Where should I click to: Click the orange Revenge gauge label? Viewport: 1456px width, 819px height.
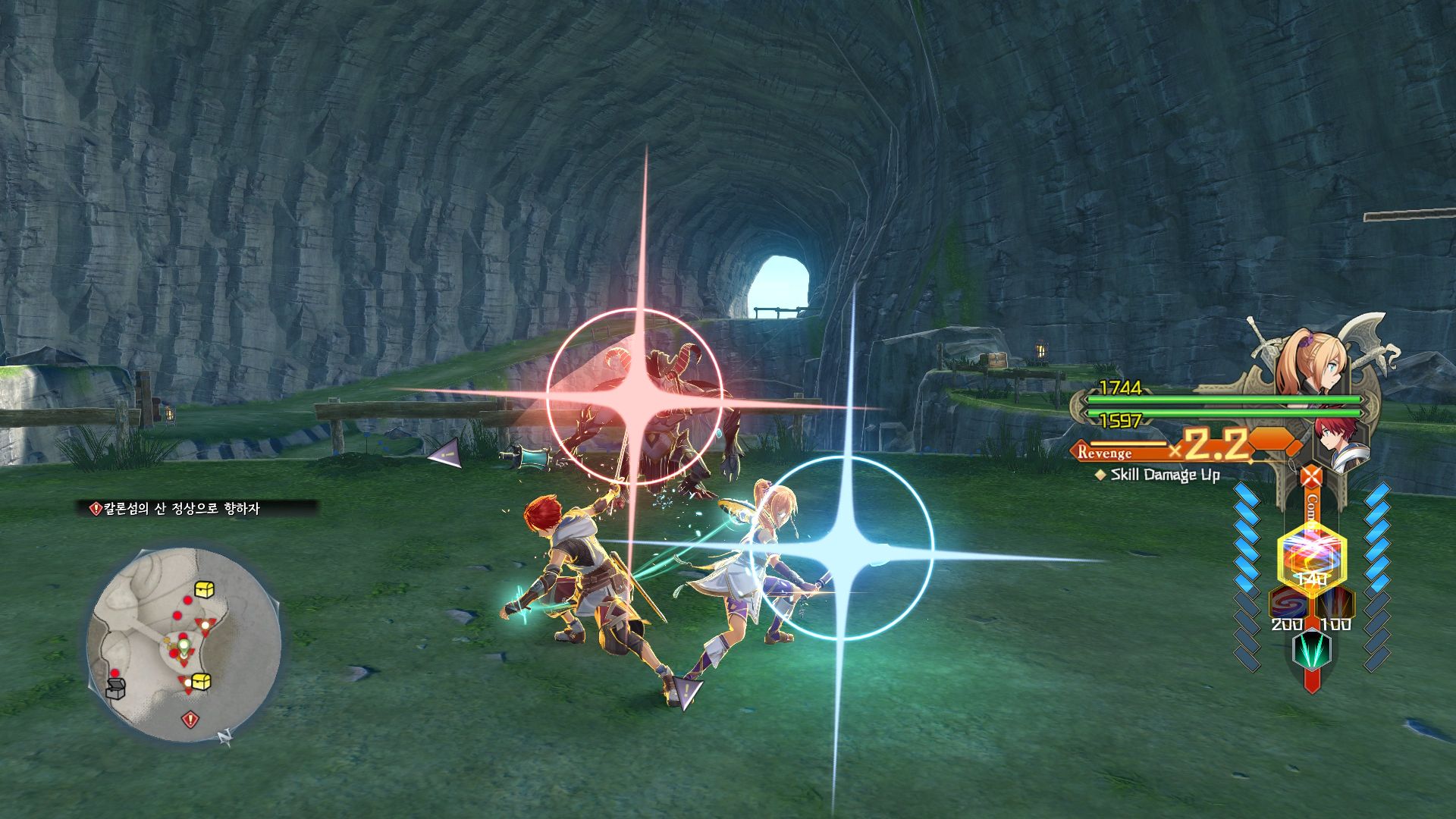coord(1105,453)
